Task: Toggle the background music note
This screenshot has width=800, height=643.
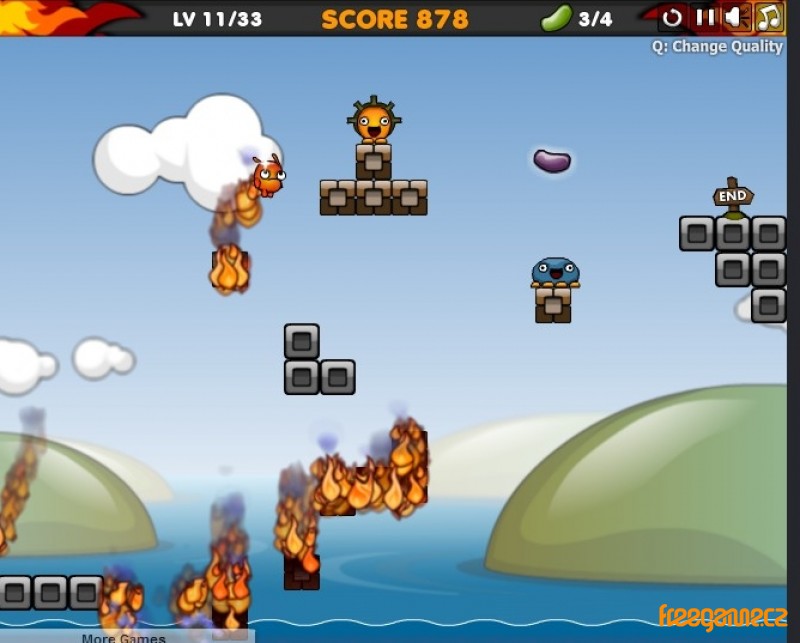Action: coord(768,17)
